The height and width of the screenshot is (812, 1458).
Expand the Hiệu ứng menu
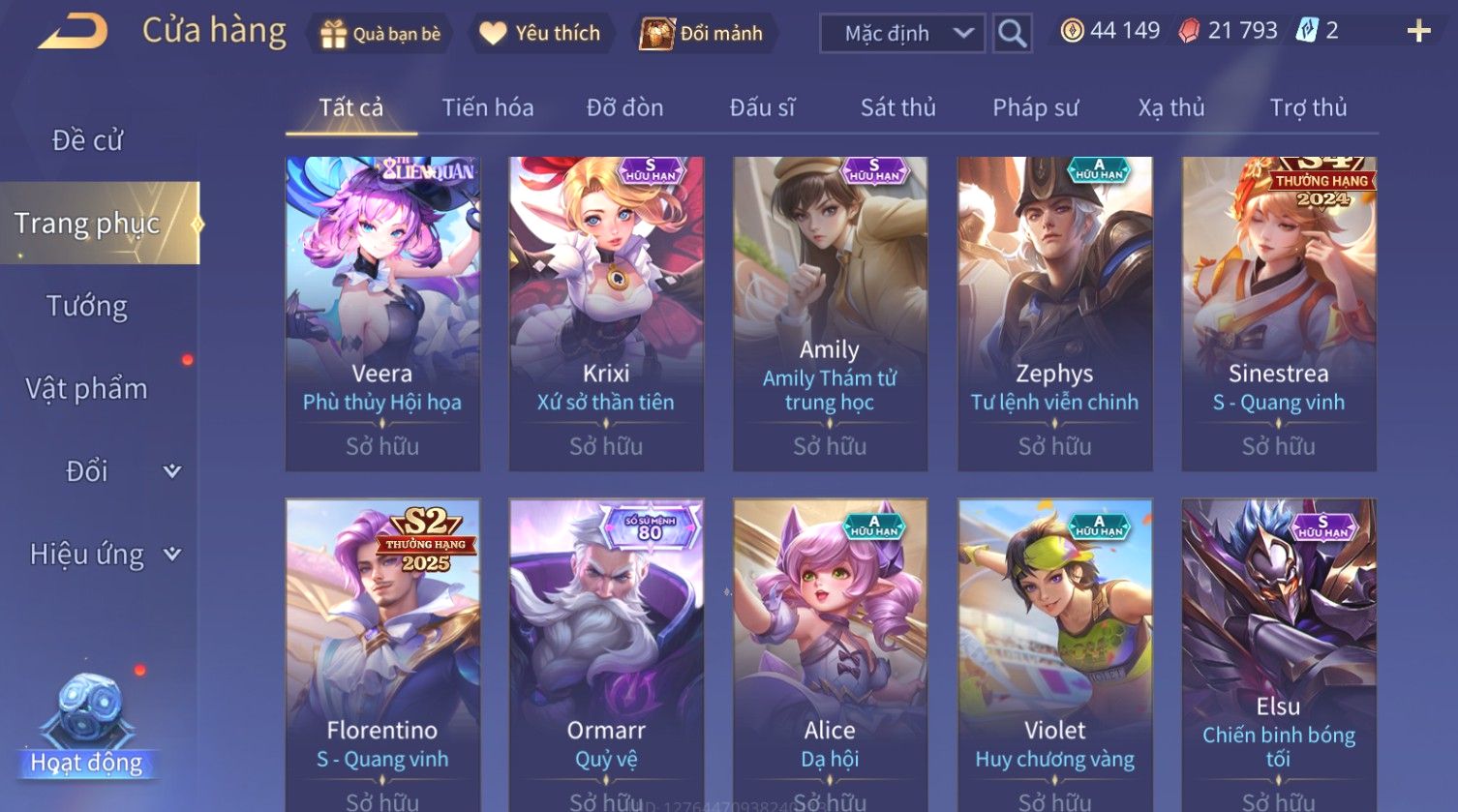(x=104, y=555)
